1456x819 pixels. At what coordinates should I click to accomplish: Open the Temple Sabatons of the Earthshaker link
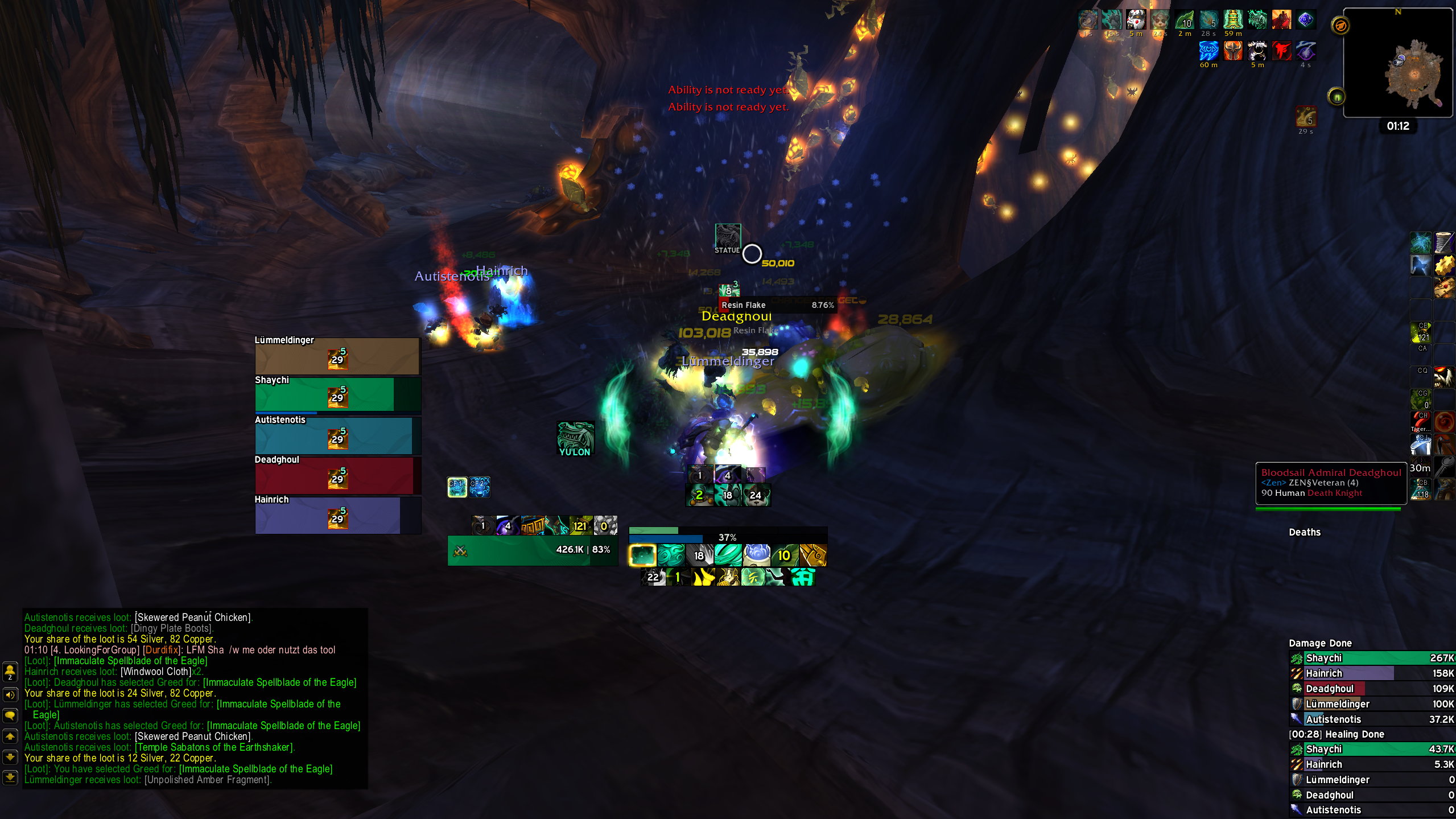point(215,747)
